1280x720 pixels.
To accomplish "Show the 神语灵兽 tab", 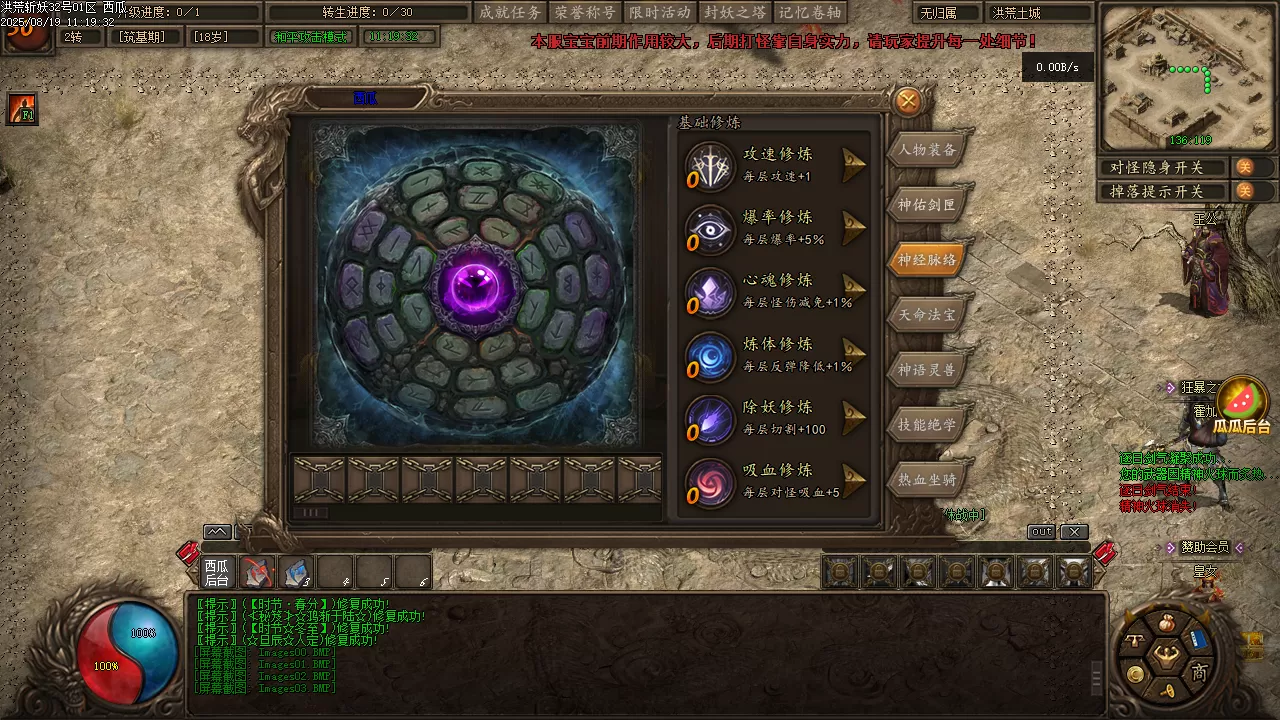I will [927, 370].
